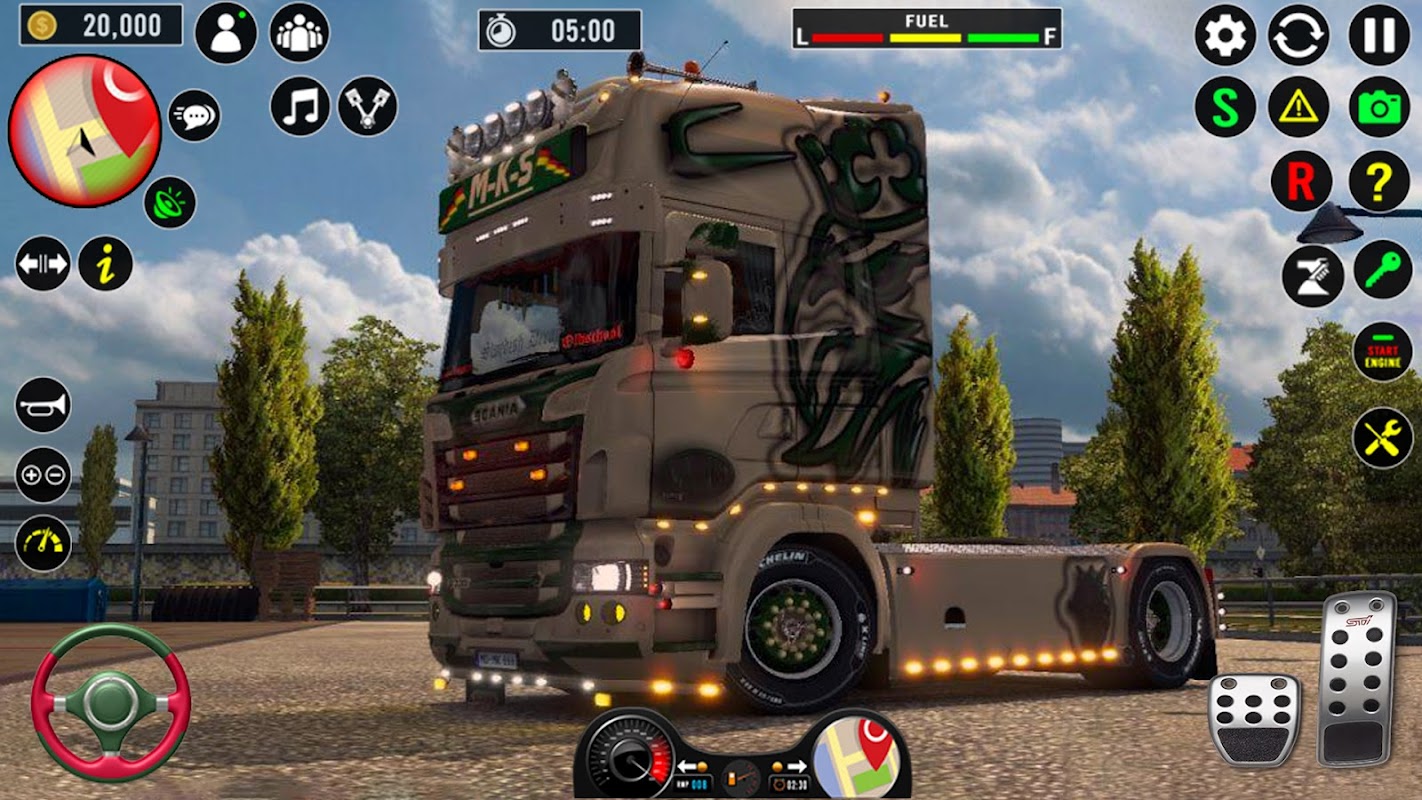Click the Start Engine button
The width and height of the screenshot is (1422, 800).
pyautogui.click(x=1382, y=352)
